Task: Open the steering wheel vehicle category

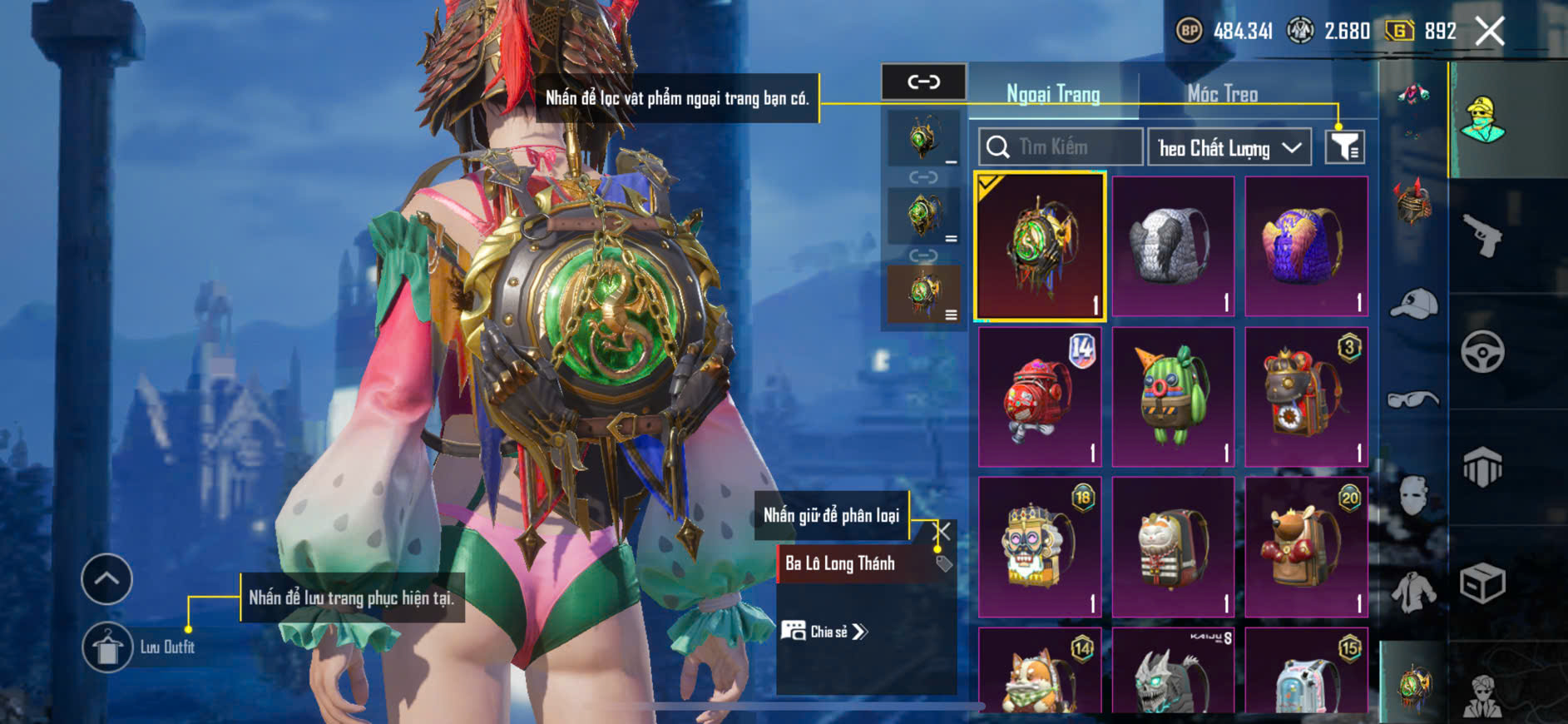Action: coord(1482,351)
